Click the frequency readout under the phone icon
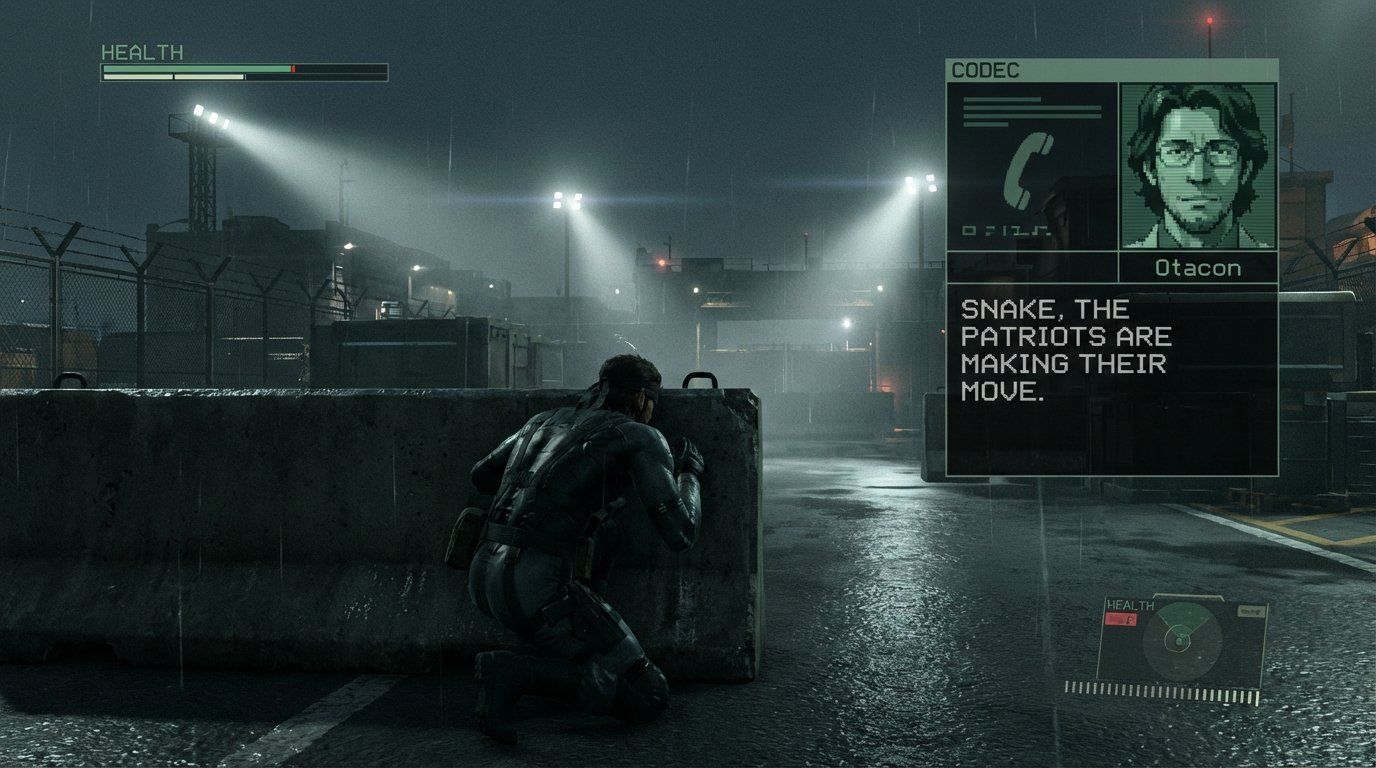 [x=1006, y=229]
